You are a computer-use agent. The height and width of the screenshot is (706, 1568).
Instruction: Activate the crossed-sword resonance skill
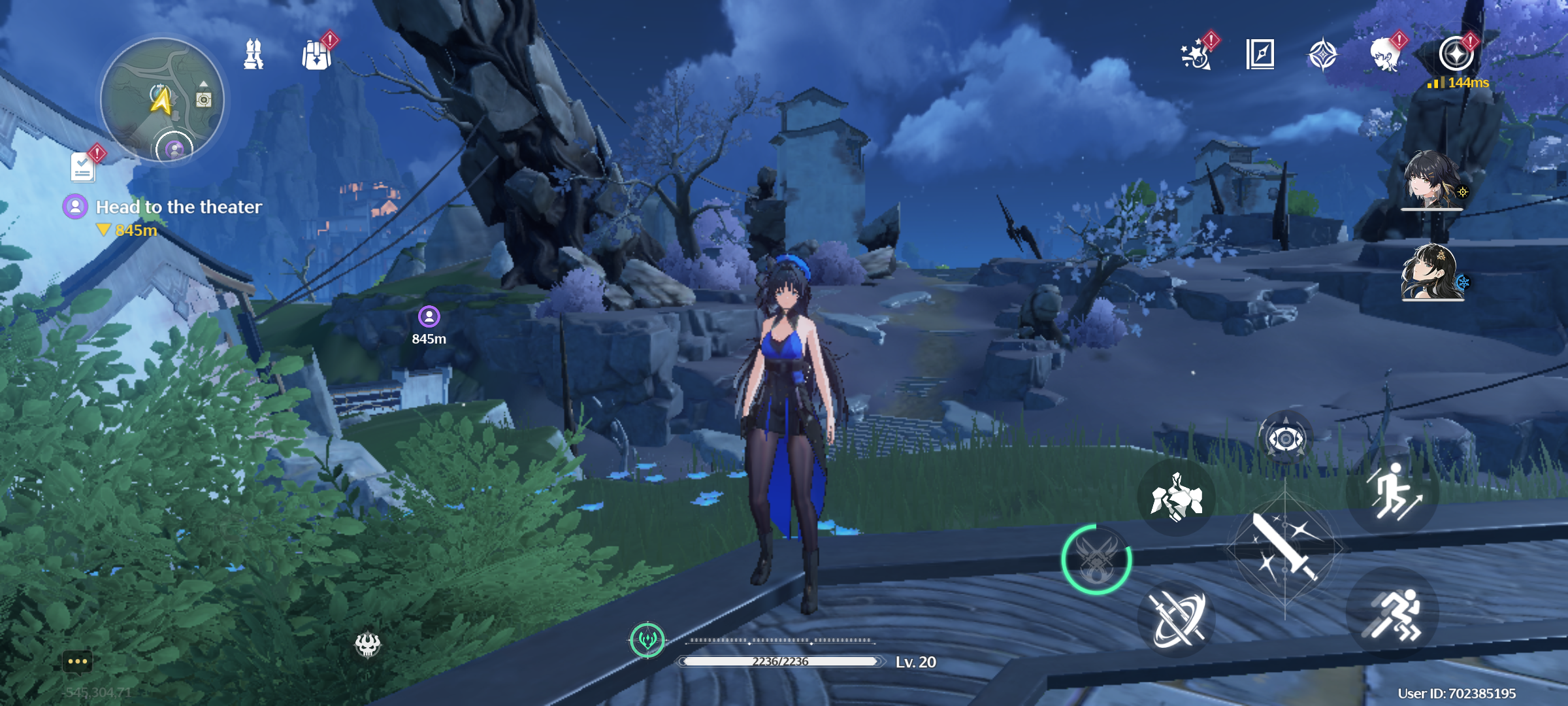tap(1177, 619)
